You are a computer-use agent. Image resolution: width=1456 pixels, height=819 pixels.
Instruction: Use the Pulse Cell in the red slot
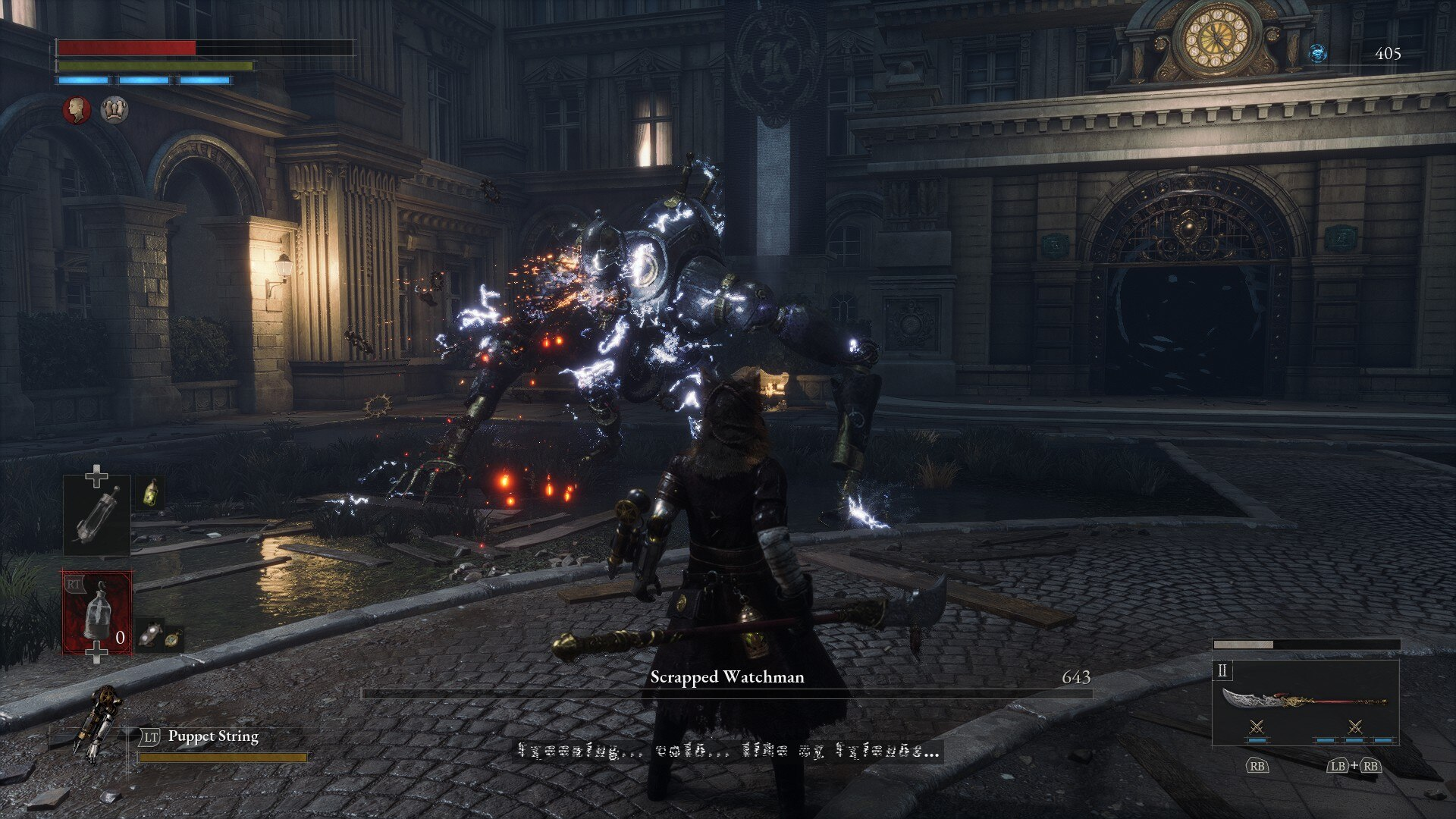97,612
